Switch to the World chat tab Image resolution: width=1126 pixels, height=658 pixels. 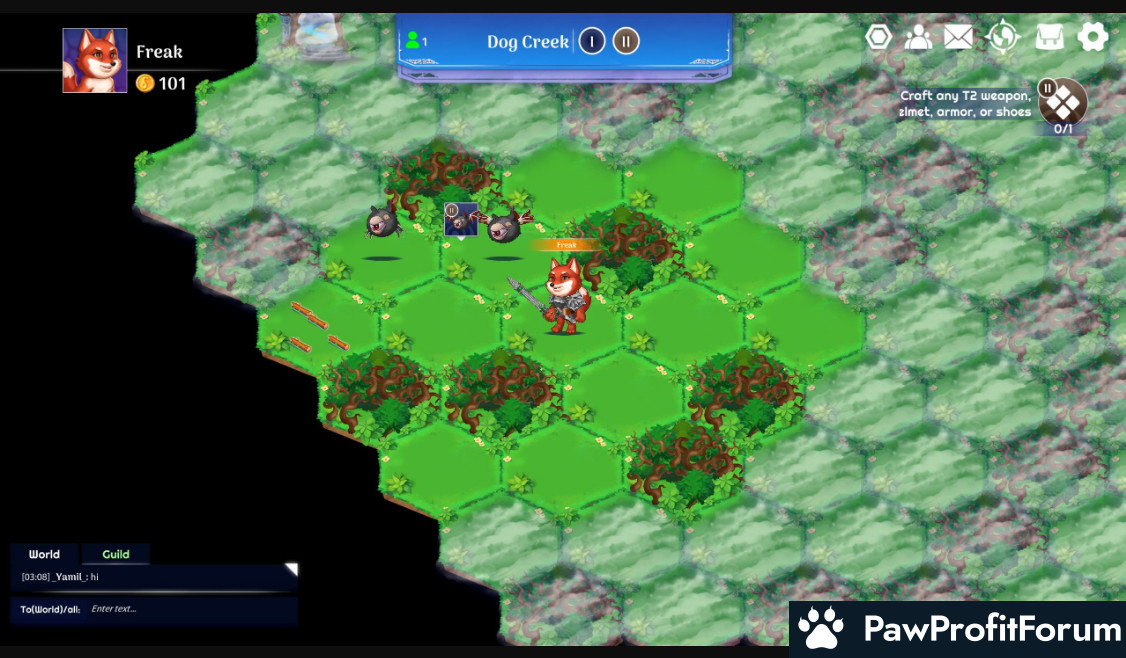pos(44,554)
